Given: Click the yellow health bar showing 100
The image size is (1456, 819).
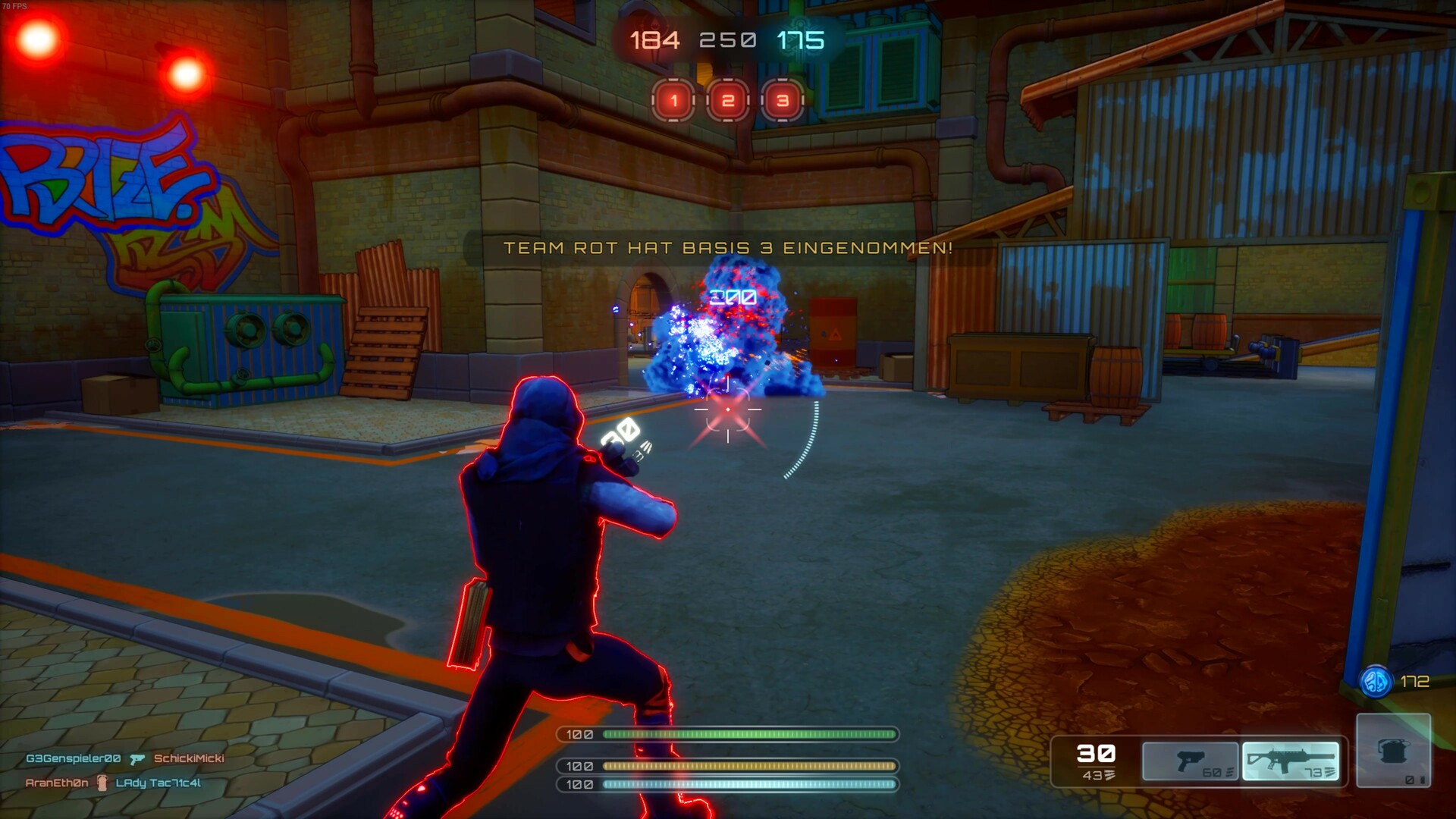Looking at the screenshot, I should [748, 765].
